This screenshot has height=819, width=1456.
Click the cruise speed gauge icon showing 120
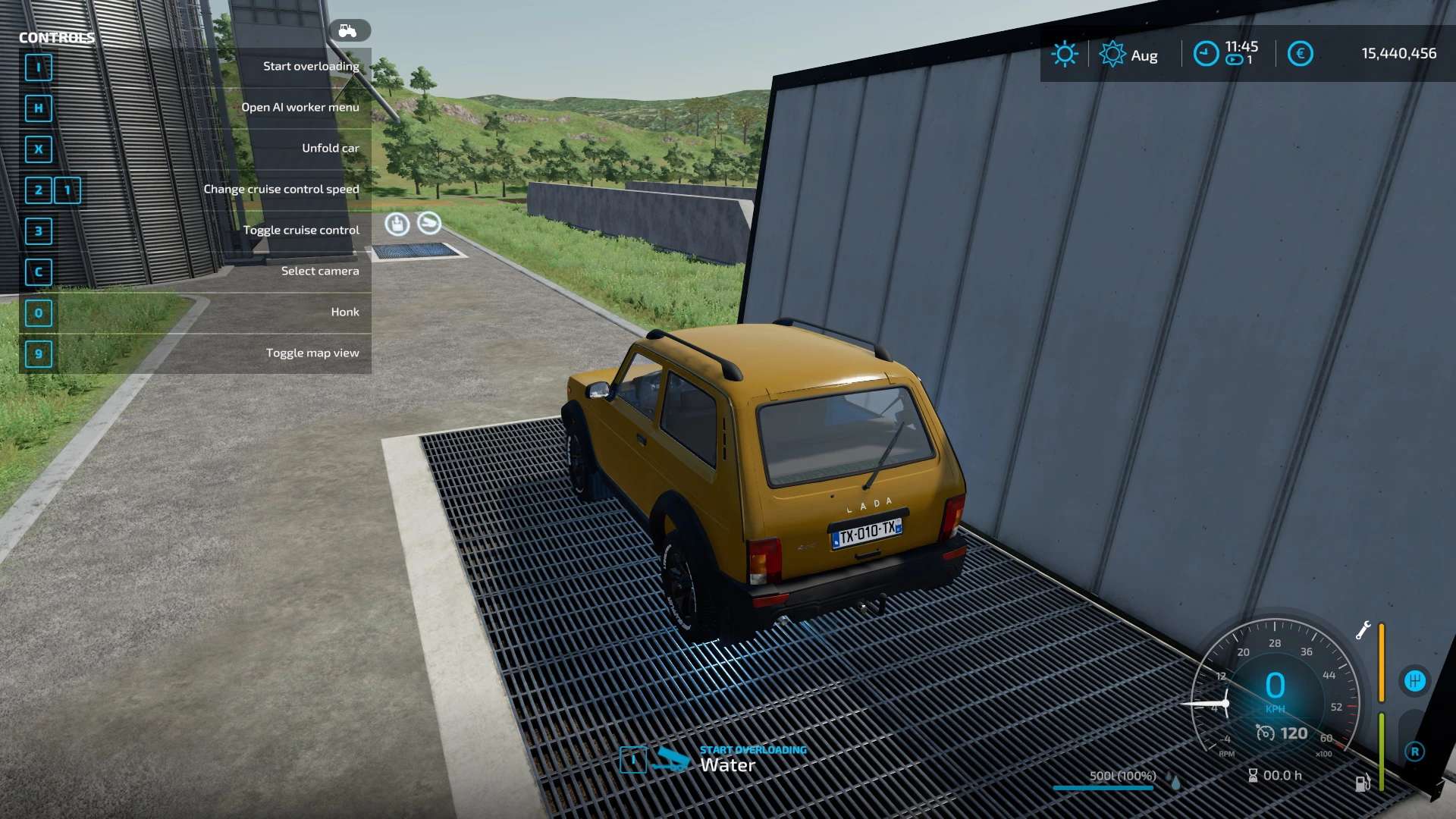(1265, 733)
